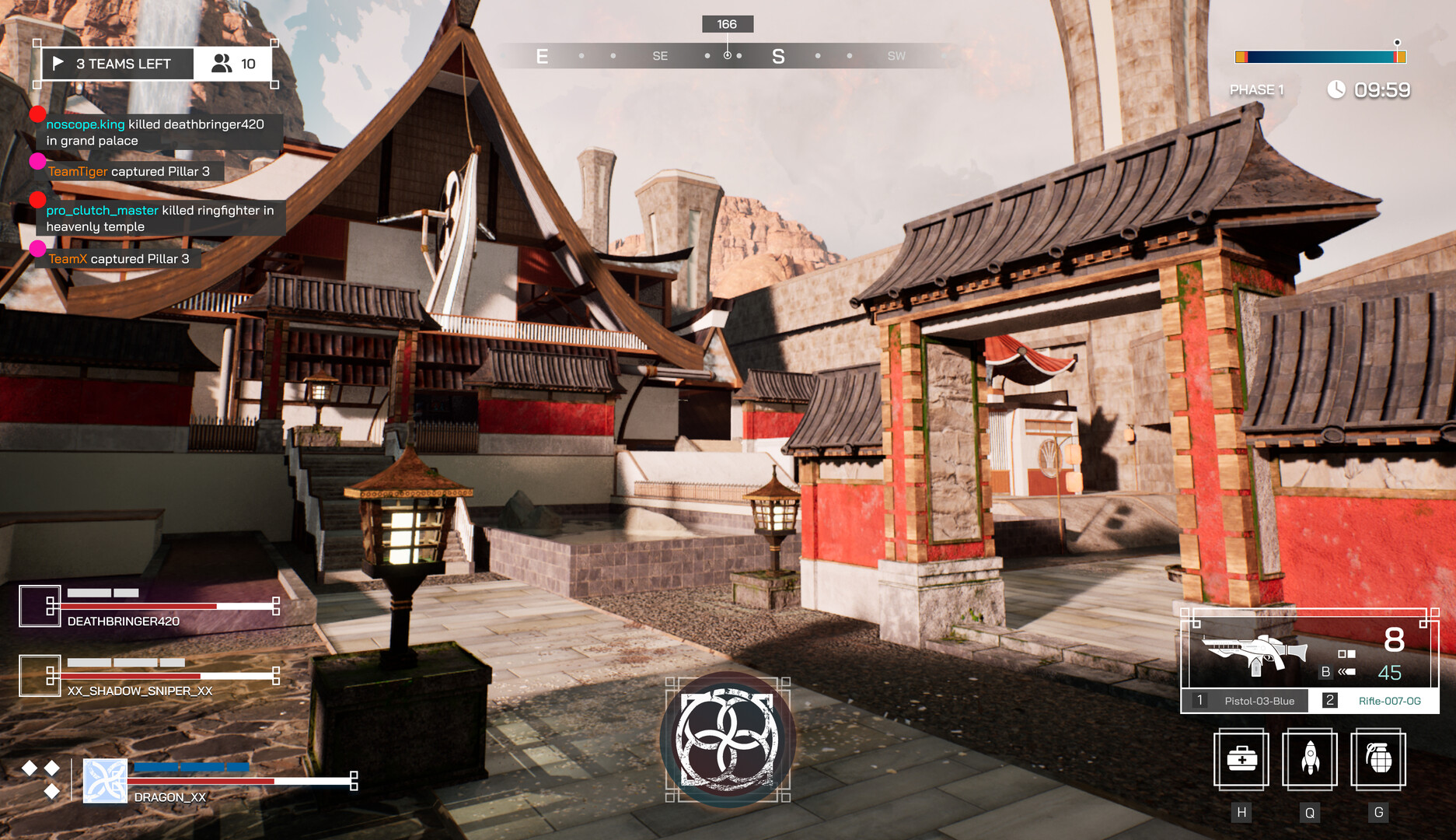Select the medkit item icon
The image size is (1456, 840).
1241,761
